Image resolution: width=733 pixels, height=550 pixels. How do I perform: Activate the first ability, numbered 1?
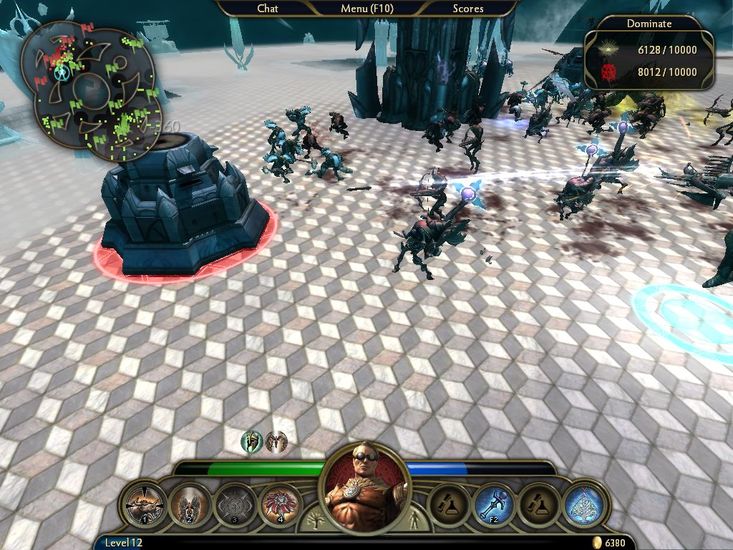pyautogui.click(x=145, y=504)
